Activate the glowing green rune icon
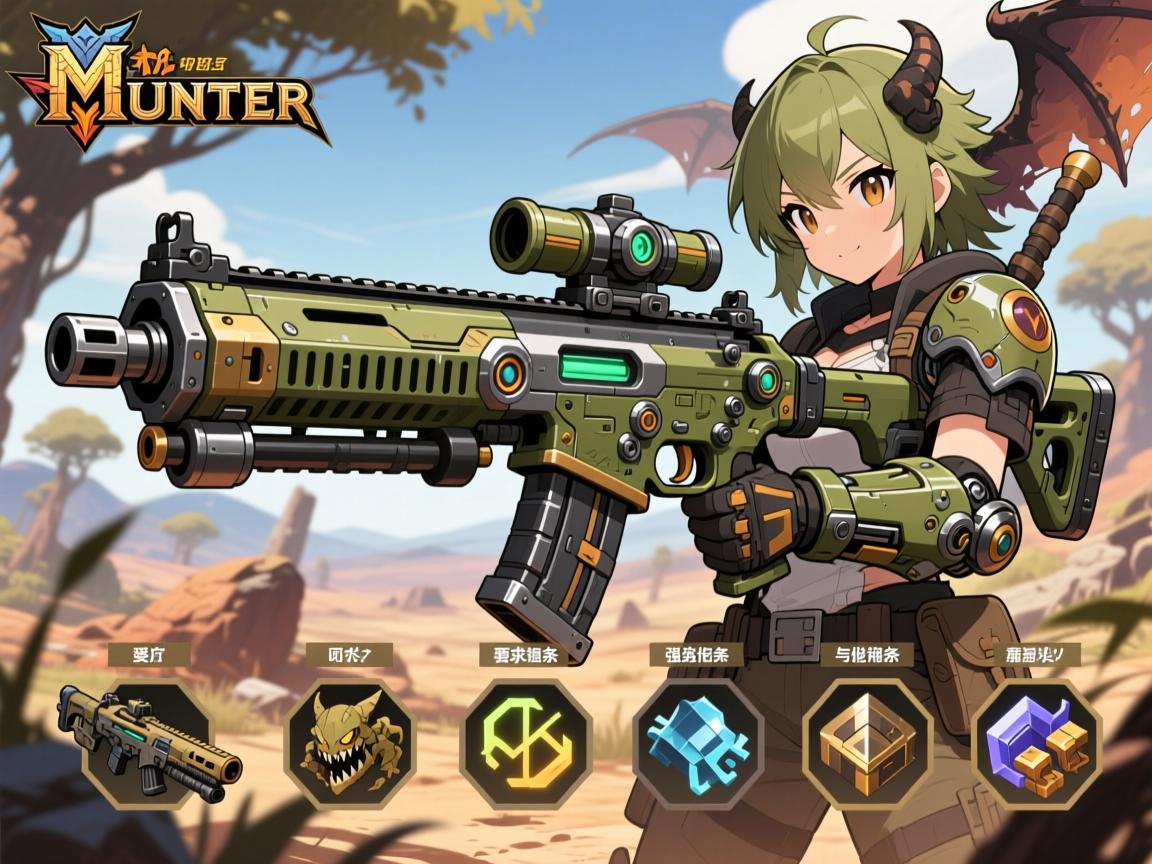Viewport: 1152px width, 864px height. coord(526,743)
